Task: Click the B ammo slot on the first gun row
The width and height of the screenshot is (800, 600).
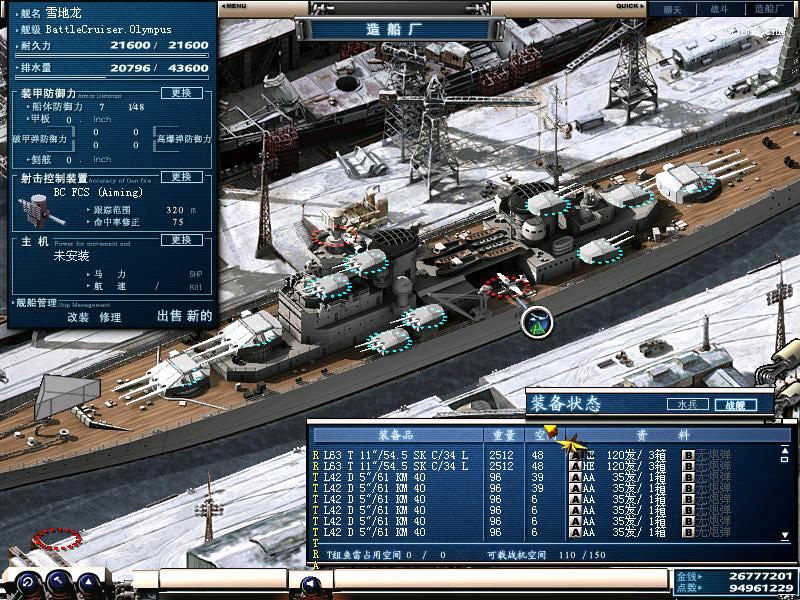Action: [x=688, y=454]
